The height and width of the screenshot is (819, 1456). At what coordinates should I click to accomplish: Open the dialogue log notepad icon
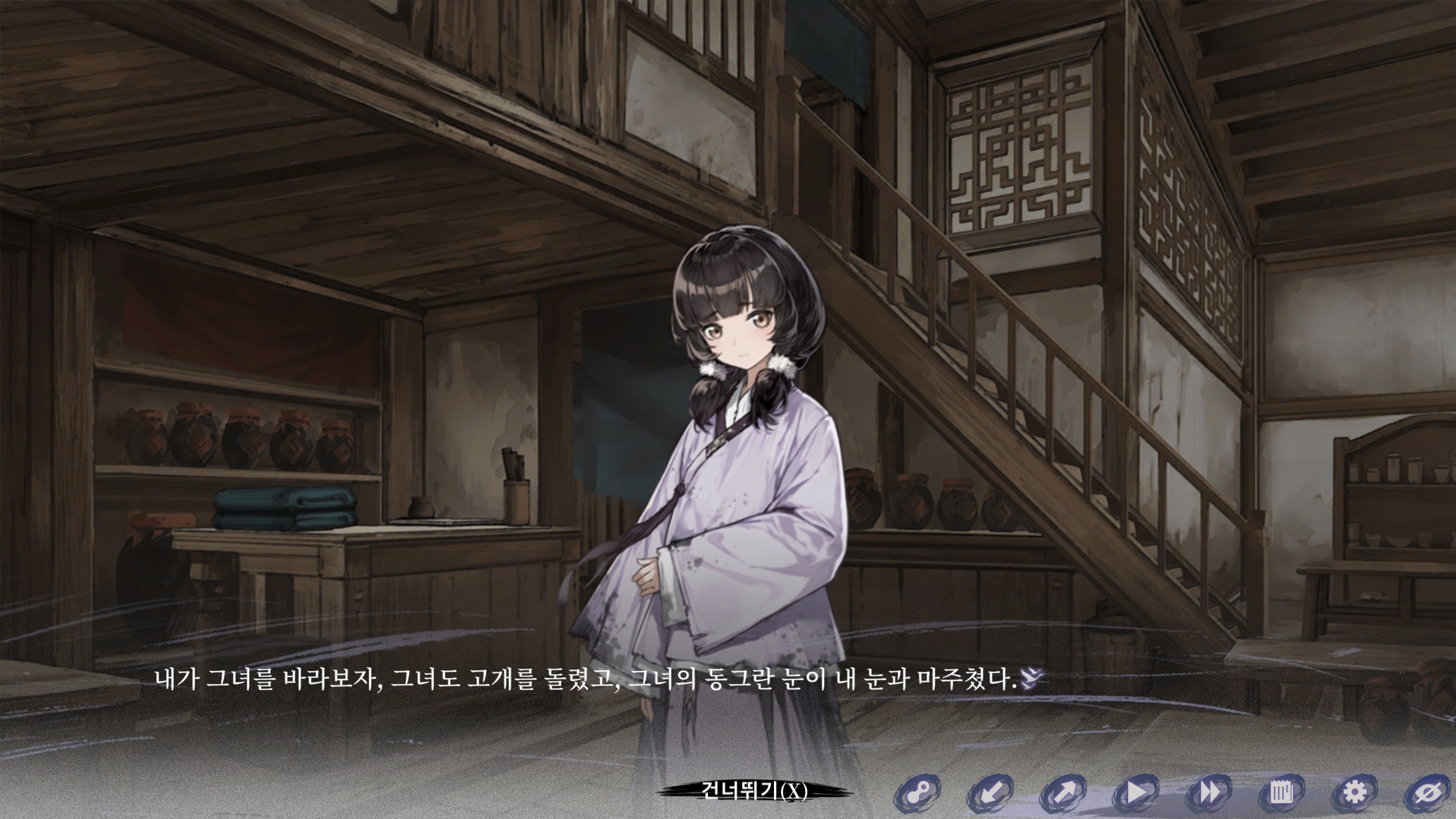coord(1281,793)
